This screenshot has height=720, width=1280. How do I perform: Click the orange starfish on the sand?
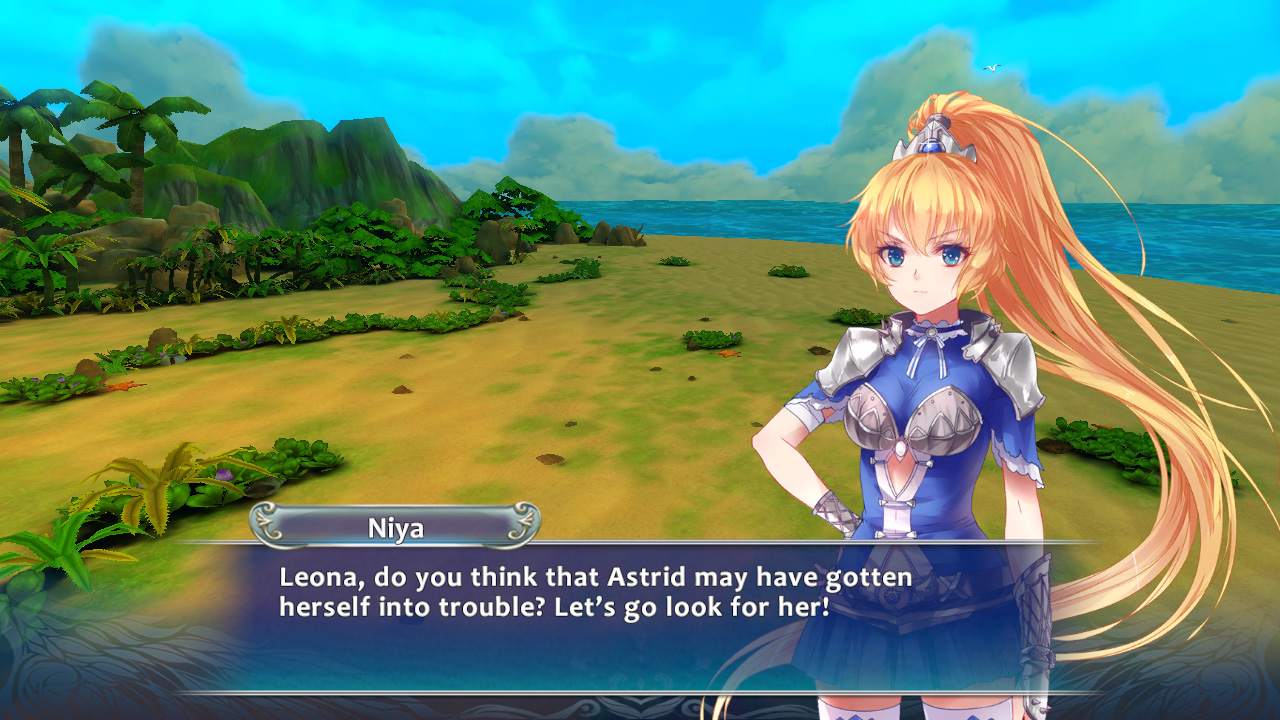click(x=728, y=354)
